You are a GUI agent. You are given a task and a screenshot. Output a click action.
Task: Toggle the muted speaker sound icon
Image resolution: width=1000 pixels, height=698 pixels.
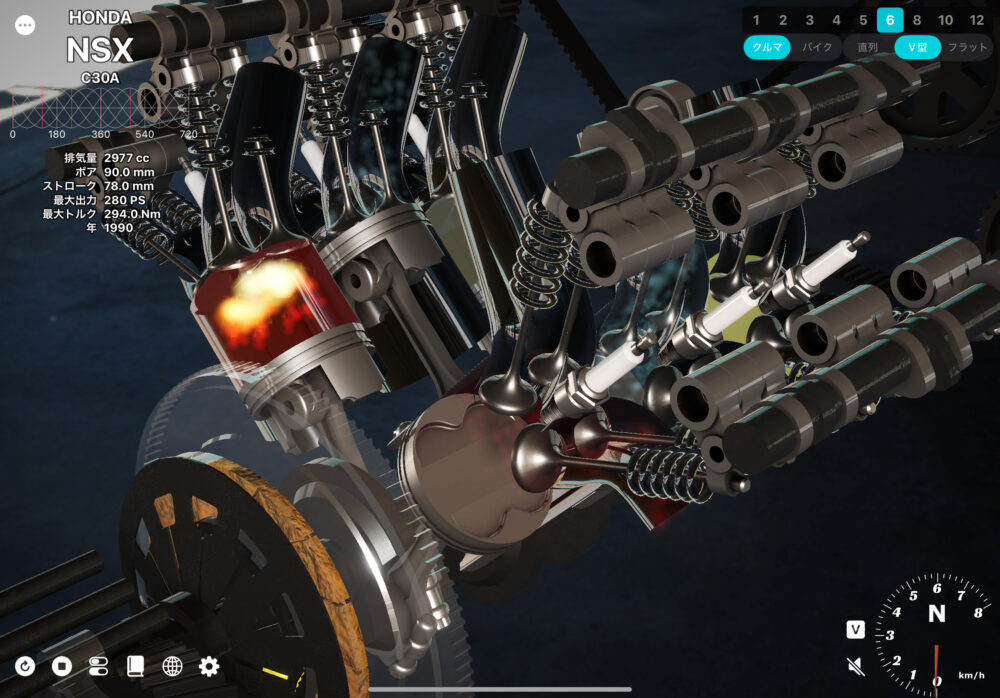pos(855,664)
